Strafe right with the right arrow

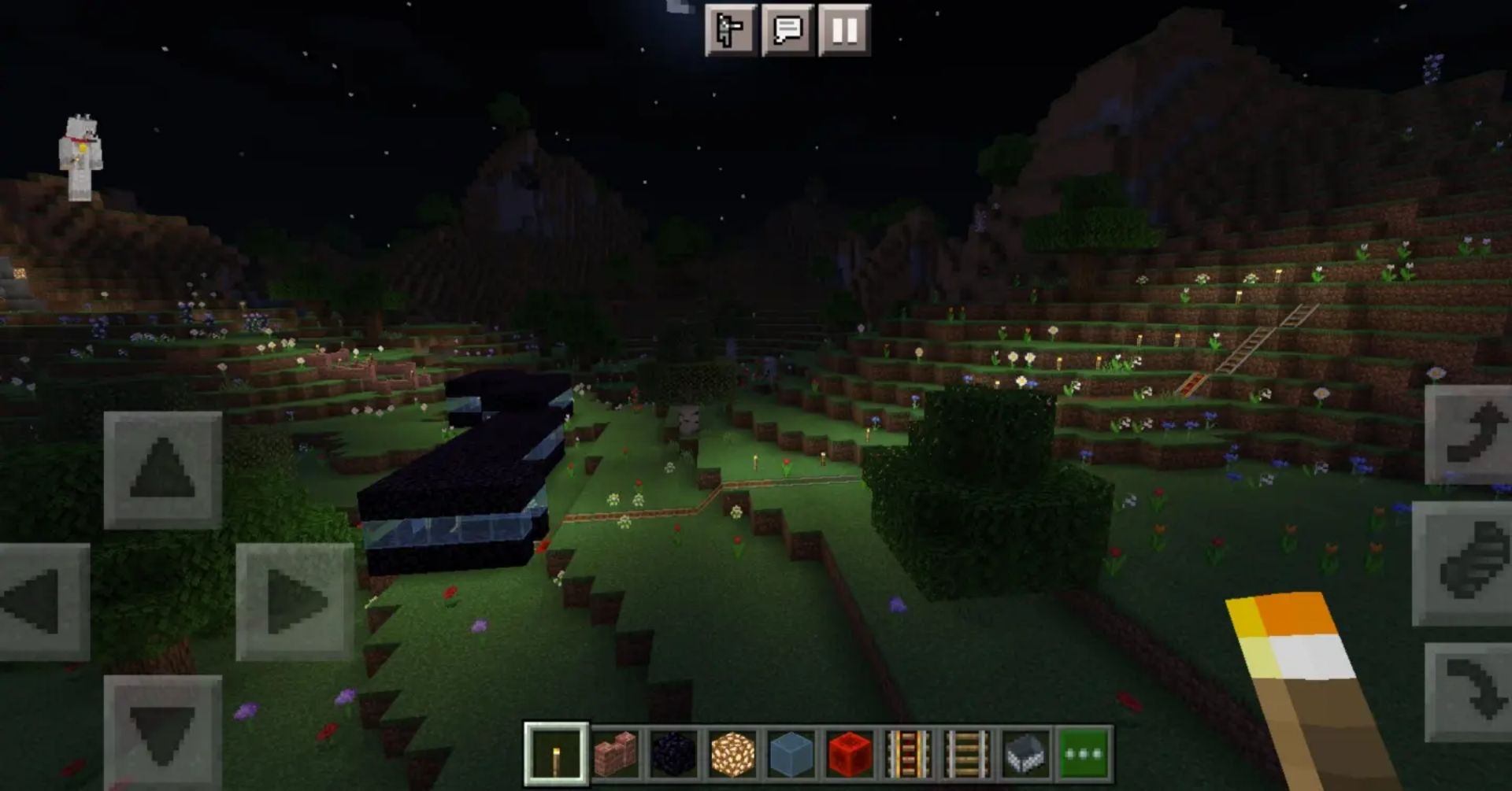point(295,601)
